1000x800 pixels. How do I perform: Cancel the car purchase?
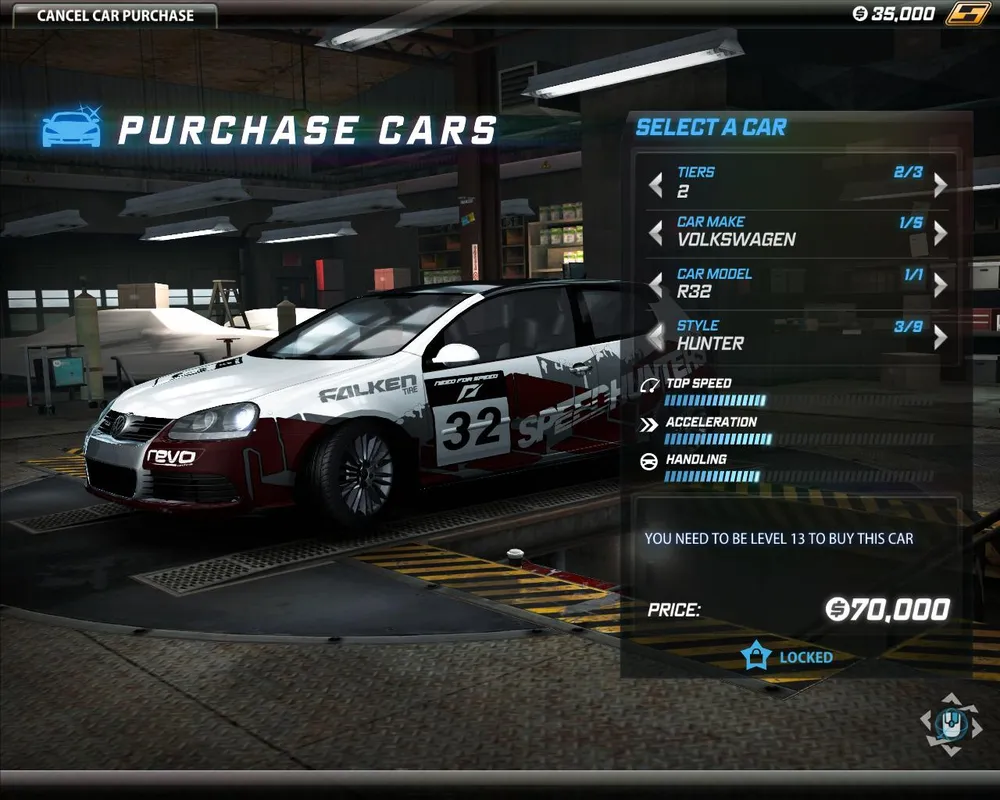coord(115,15)
